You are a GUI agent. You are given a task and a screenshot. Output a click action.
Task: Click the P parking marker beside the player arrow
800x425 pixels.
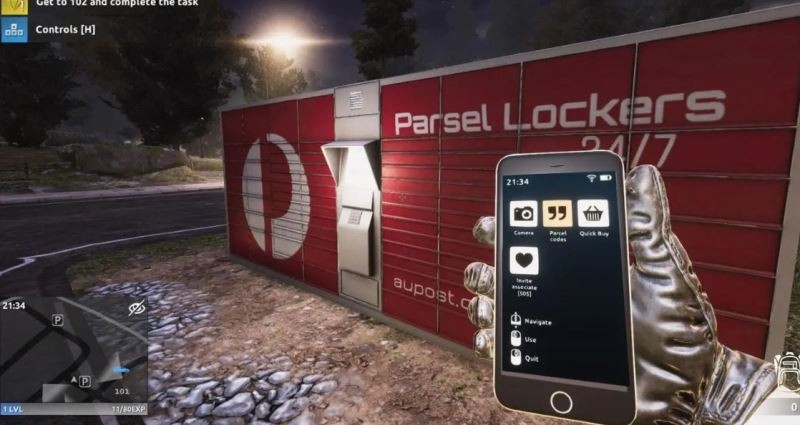click(85, 381)
